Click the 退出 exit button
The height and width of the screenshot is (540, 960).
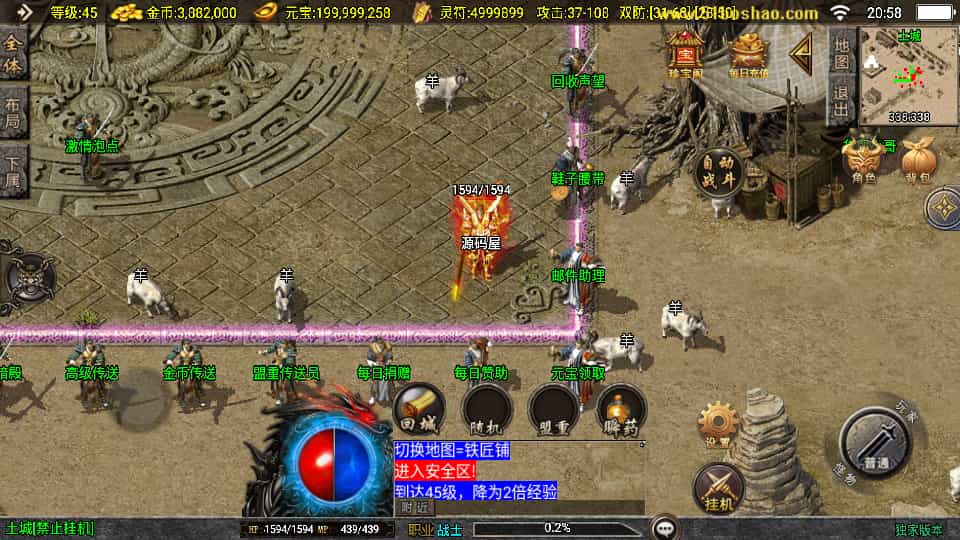pyautogui.click(x=842, y=101)
